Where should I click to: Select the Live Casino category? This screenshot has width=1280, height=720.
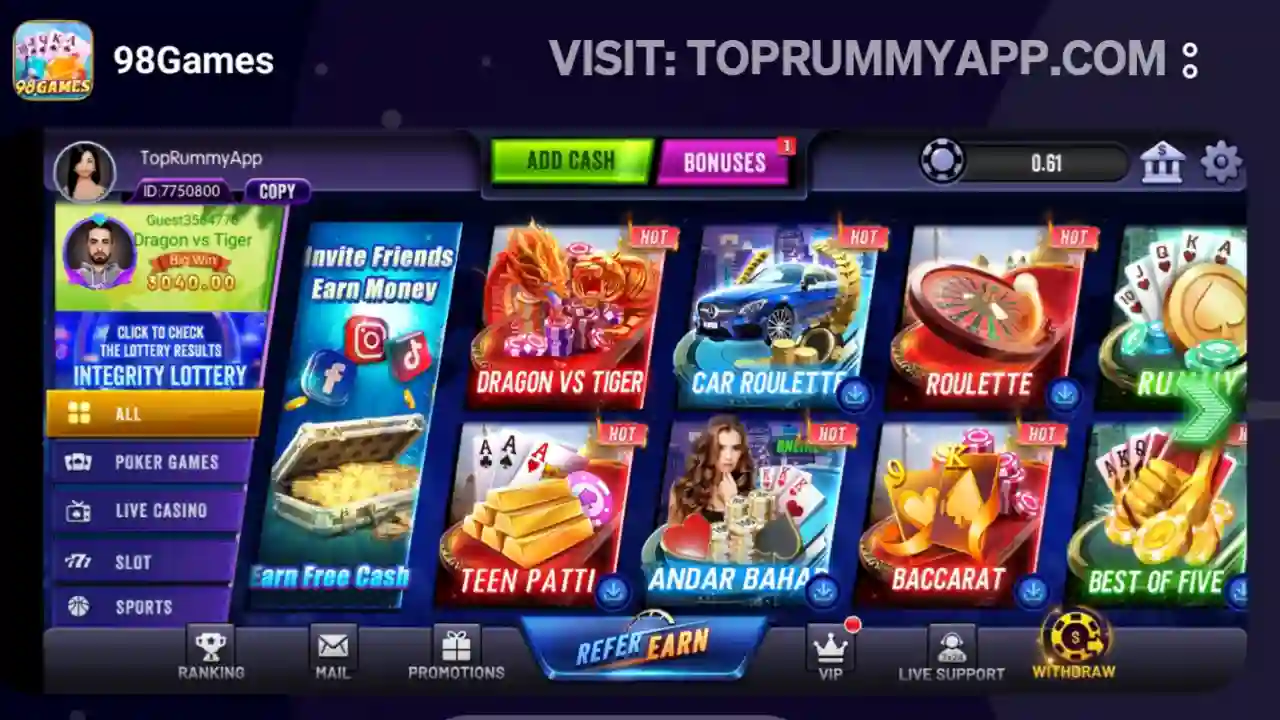click(153, 510)
